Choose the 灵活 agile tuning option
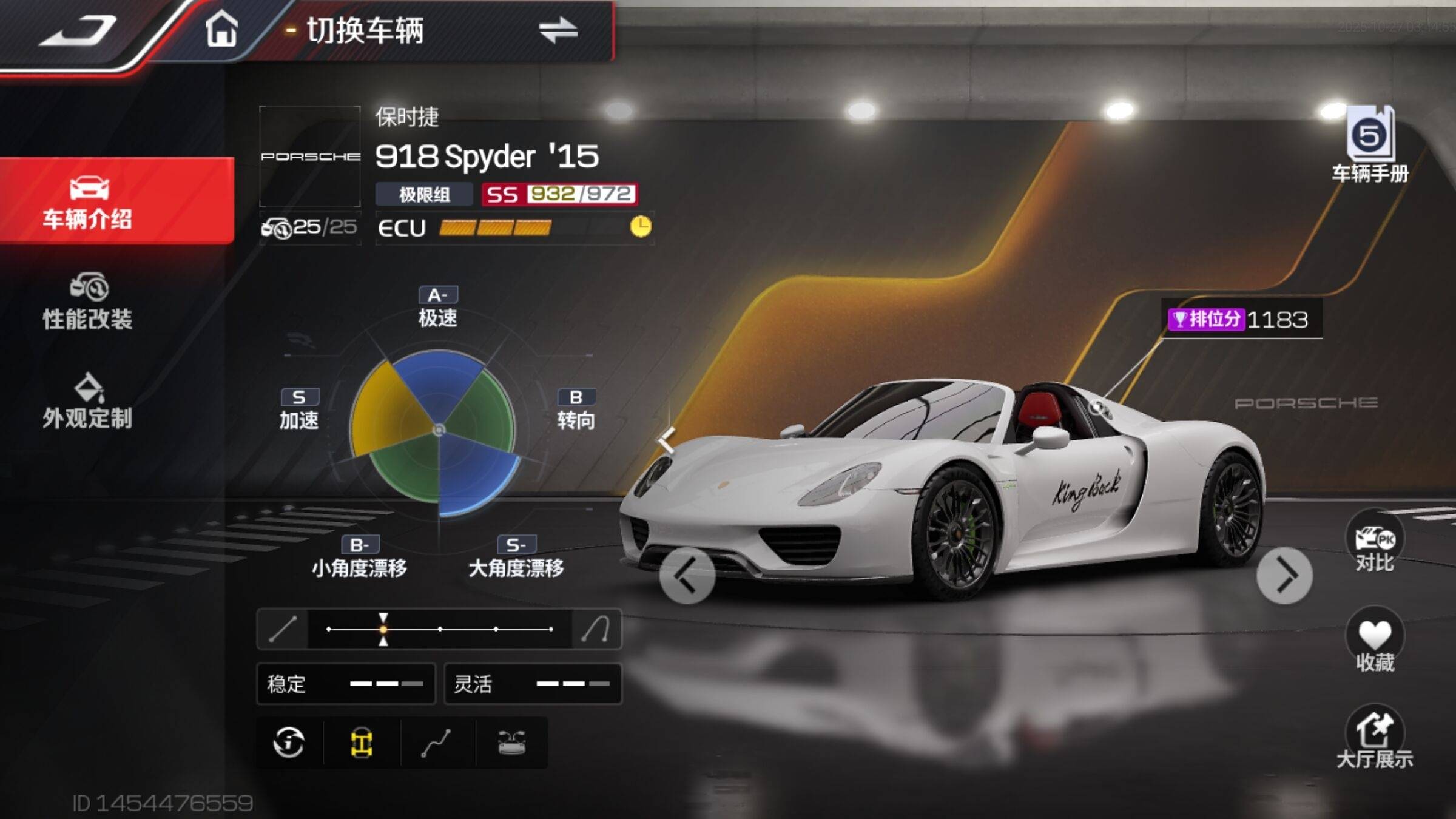This screenshot has width=1456, height=819. (533, 684)
